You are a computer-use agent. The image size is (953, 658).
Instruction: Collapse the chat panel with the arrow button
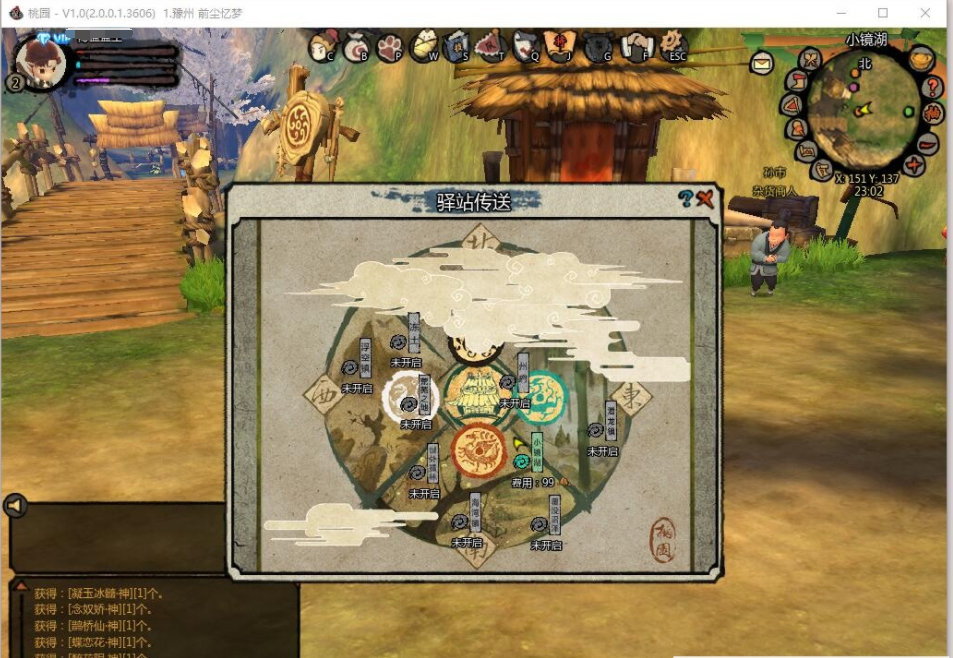14,506
